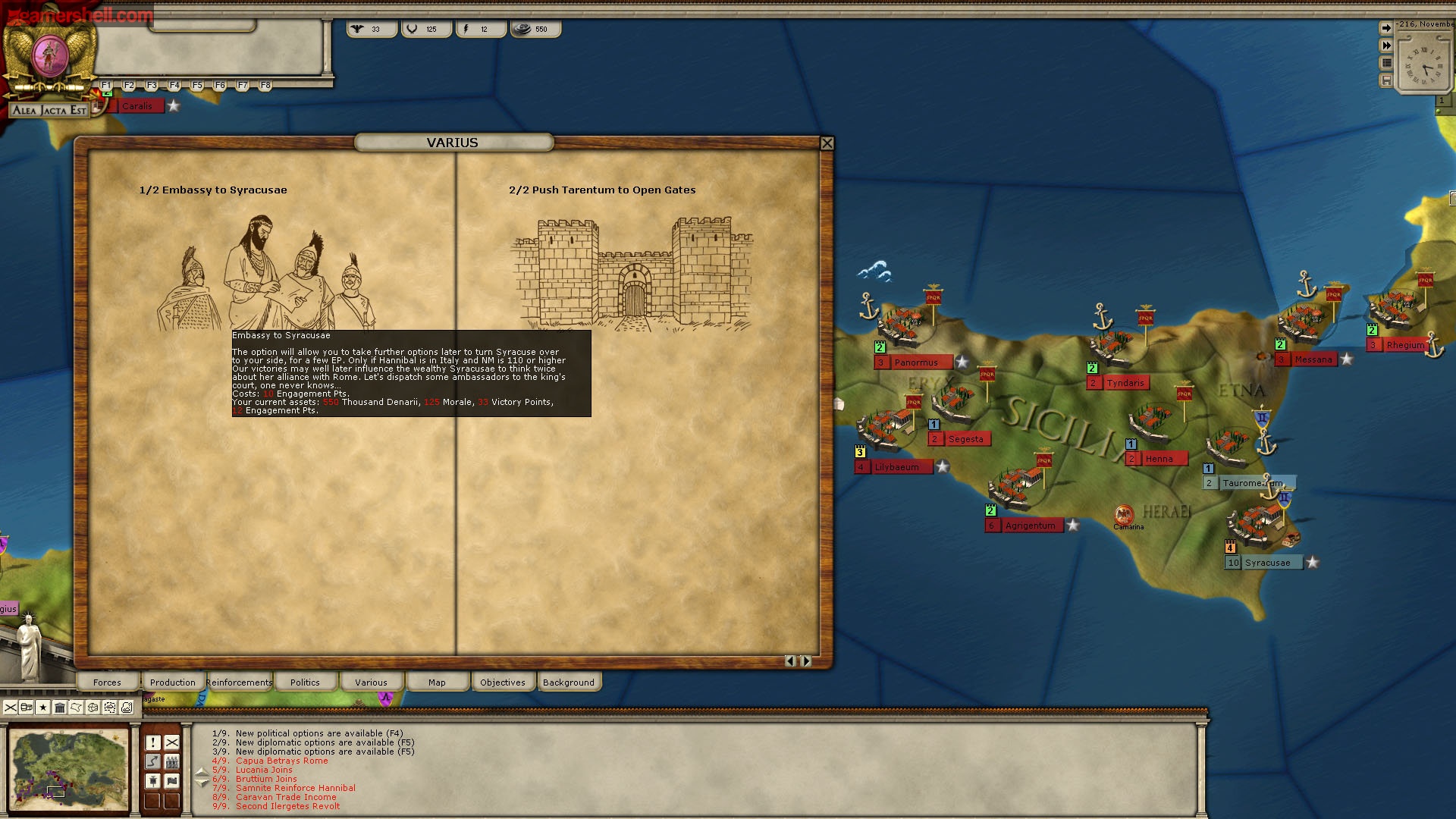
Task: Open the save game floppy disk button
Action: coord(1386,80)
